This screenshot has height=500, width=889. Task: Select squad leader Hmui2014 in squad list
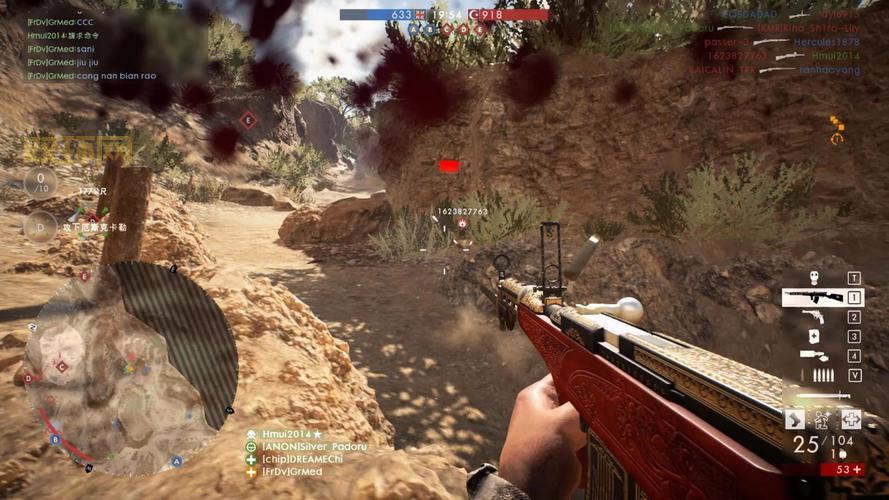click(288, 434)
